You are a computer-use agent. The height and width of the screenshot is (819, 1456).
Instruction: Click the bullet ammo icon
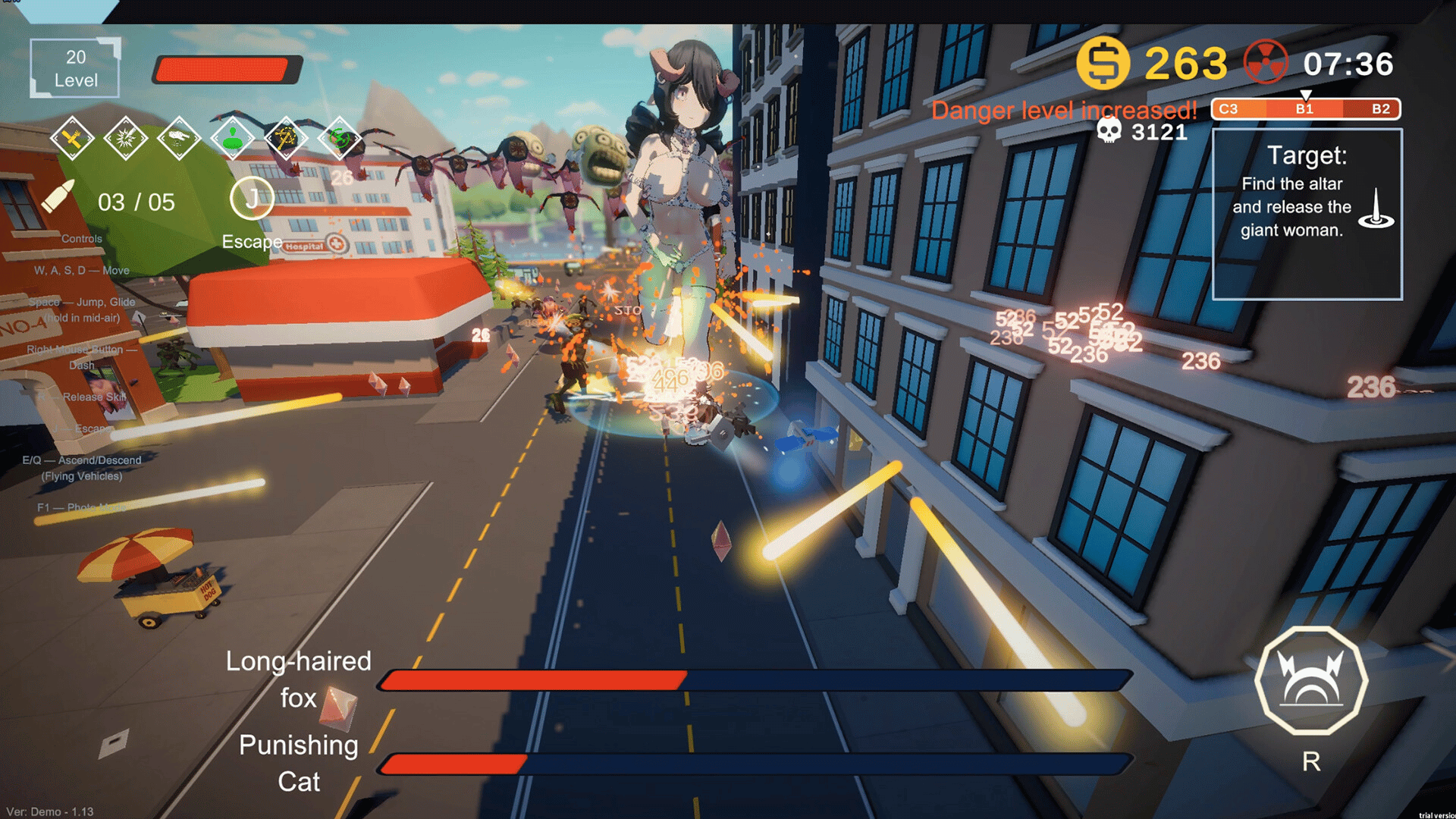click(x=58, y=197)
